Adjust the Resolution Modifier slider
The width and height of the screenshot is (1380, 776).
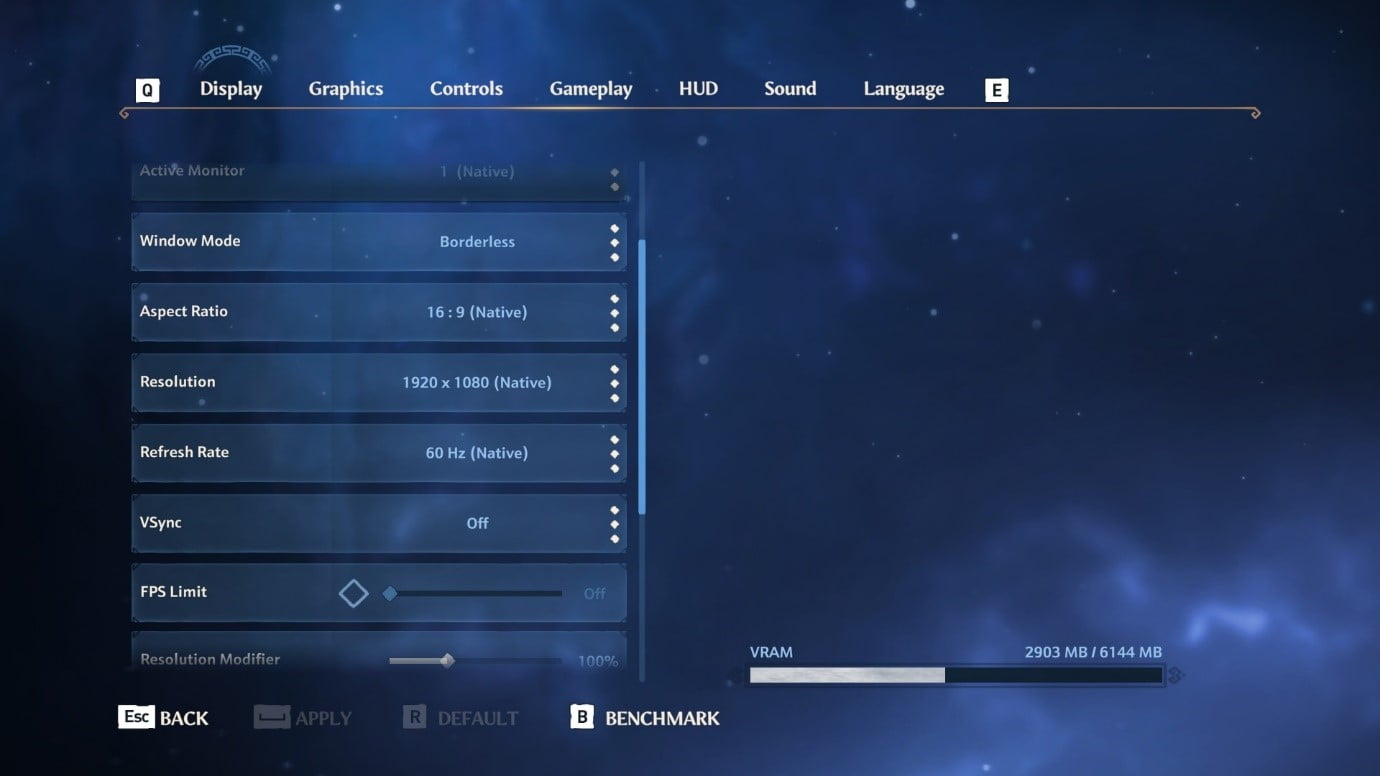click(447, 660)
